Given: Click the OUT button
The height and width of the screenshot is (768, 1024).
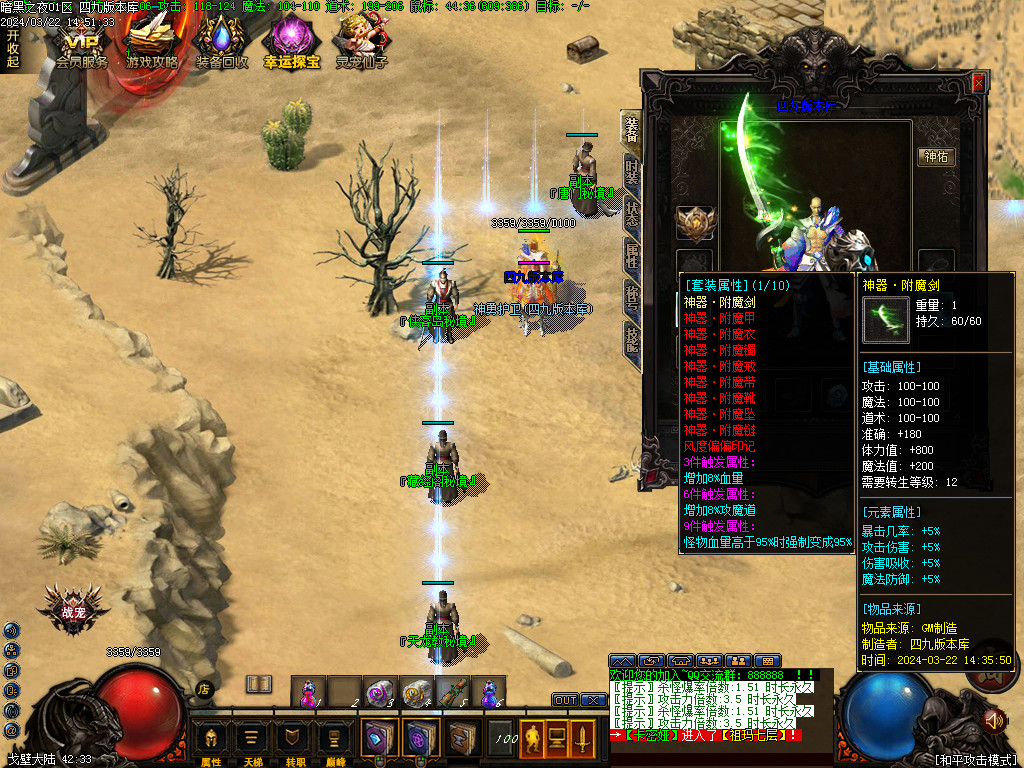Looking at the screenshot, I should pyautogui.click(x=566, y=700).
